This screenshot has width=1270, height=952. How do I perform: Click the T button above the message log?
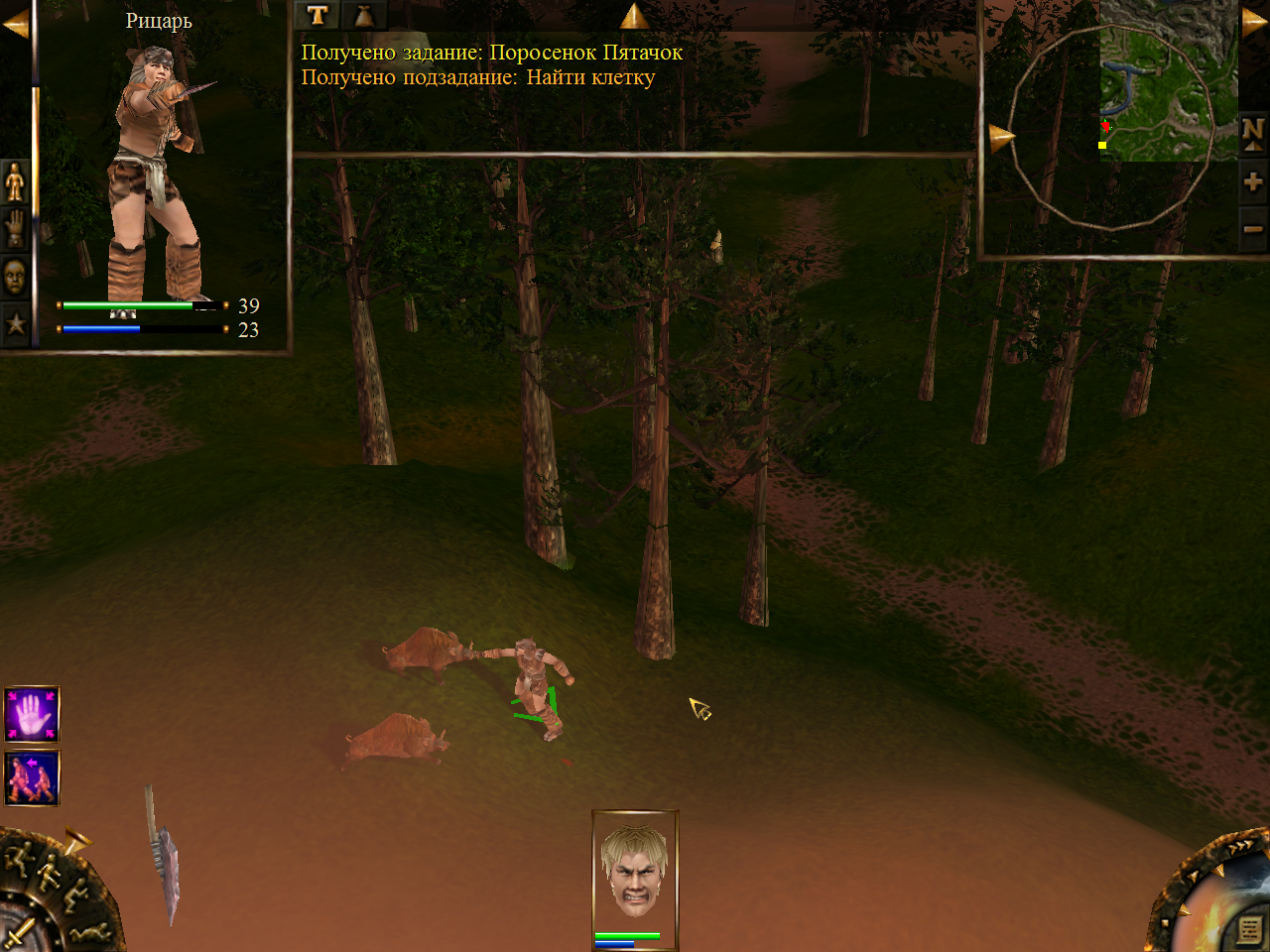point(317,15)
